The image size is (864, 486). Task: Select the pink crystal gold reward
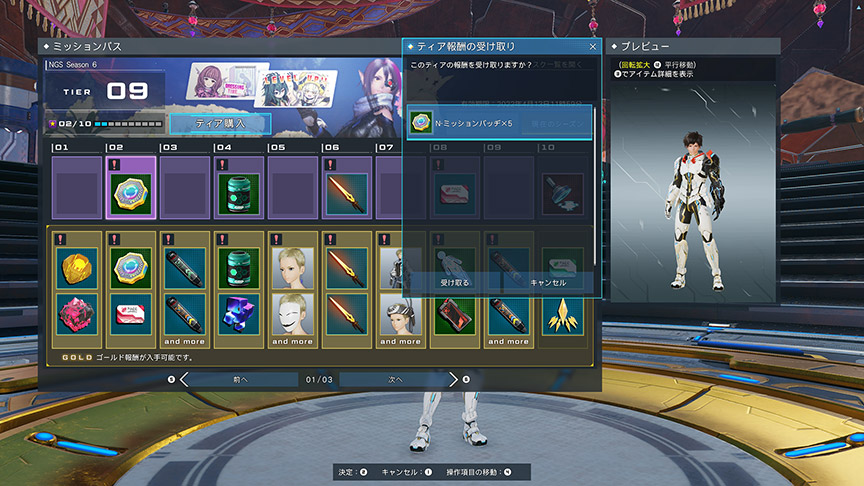pyautogui.click(x=77, y=314)
